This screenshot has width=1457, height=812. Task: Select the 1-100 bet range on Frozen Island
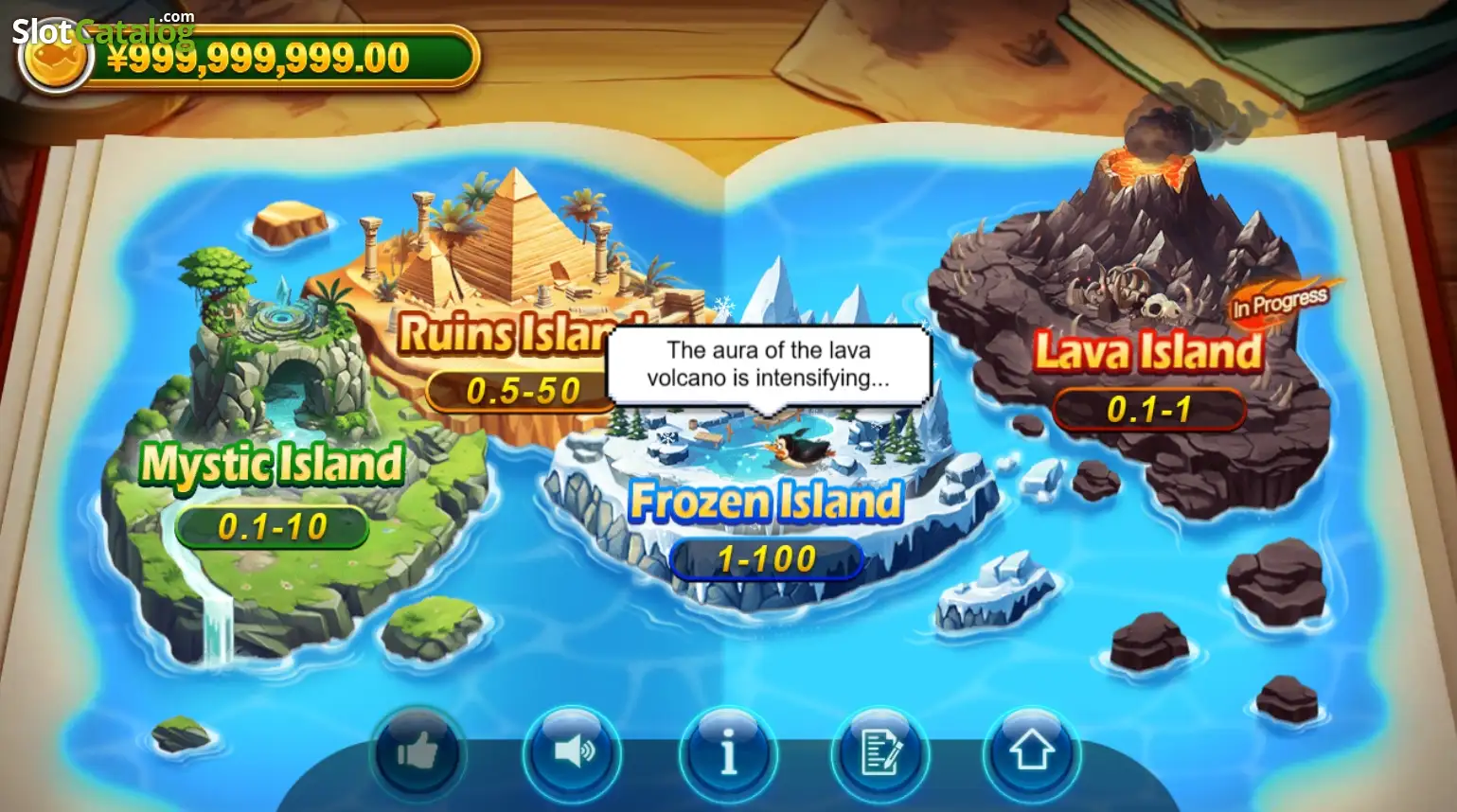765,559
